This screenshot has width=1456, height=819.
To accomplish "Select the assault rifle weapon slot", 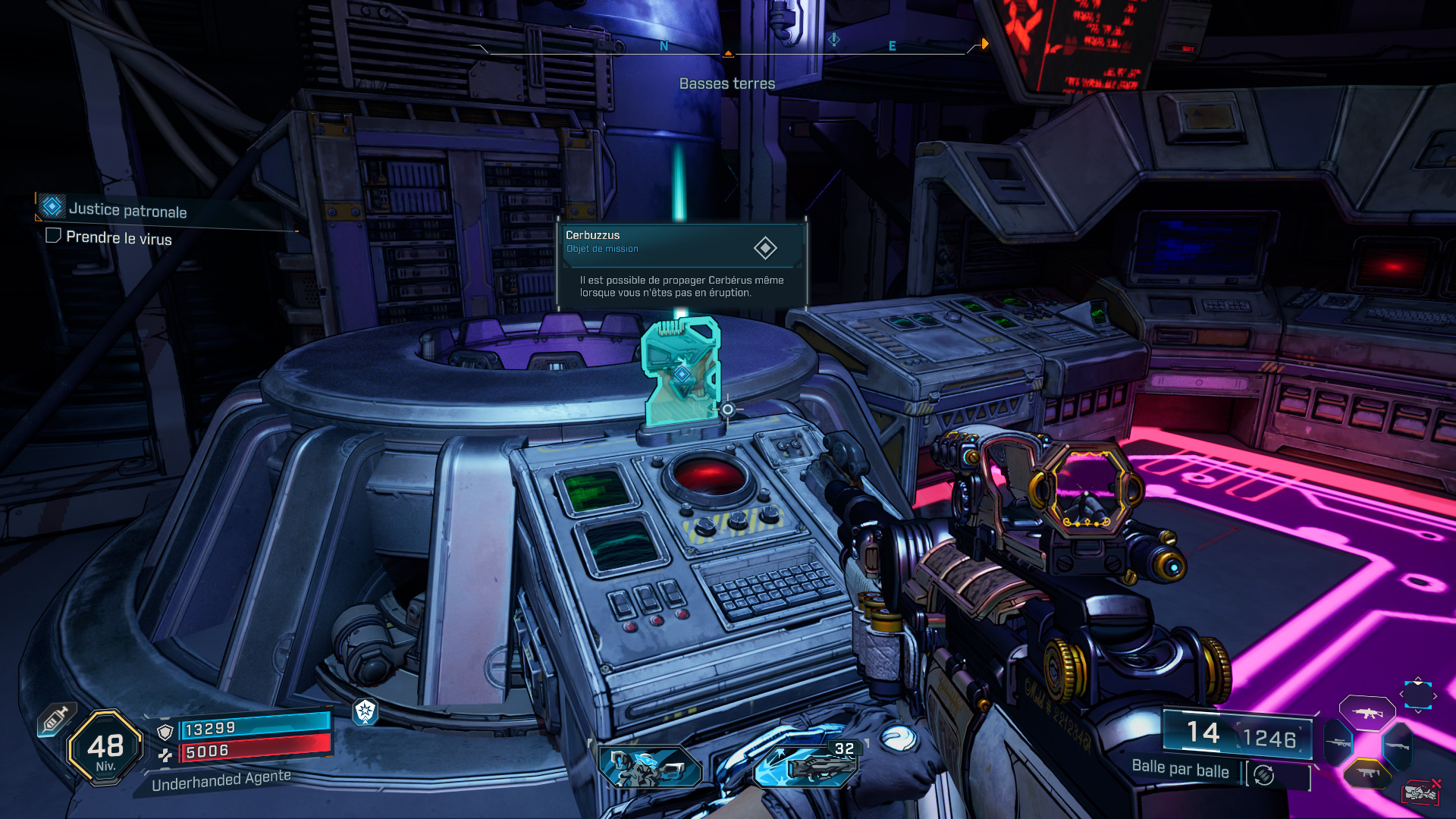I will 1367,713.
